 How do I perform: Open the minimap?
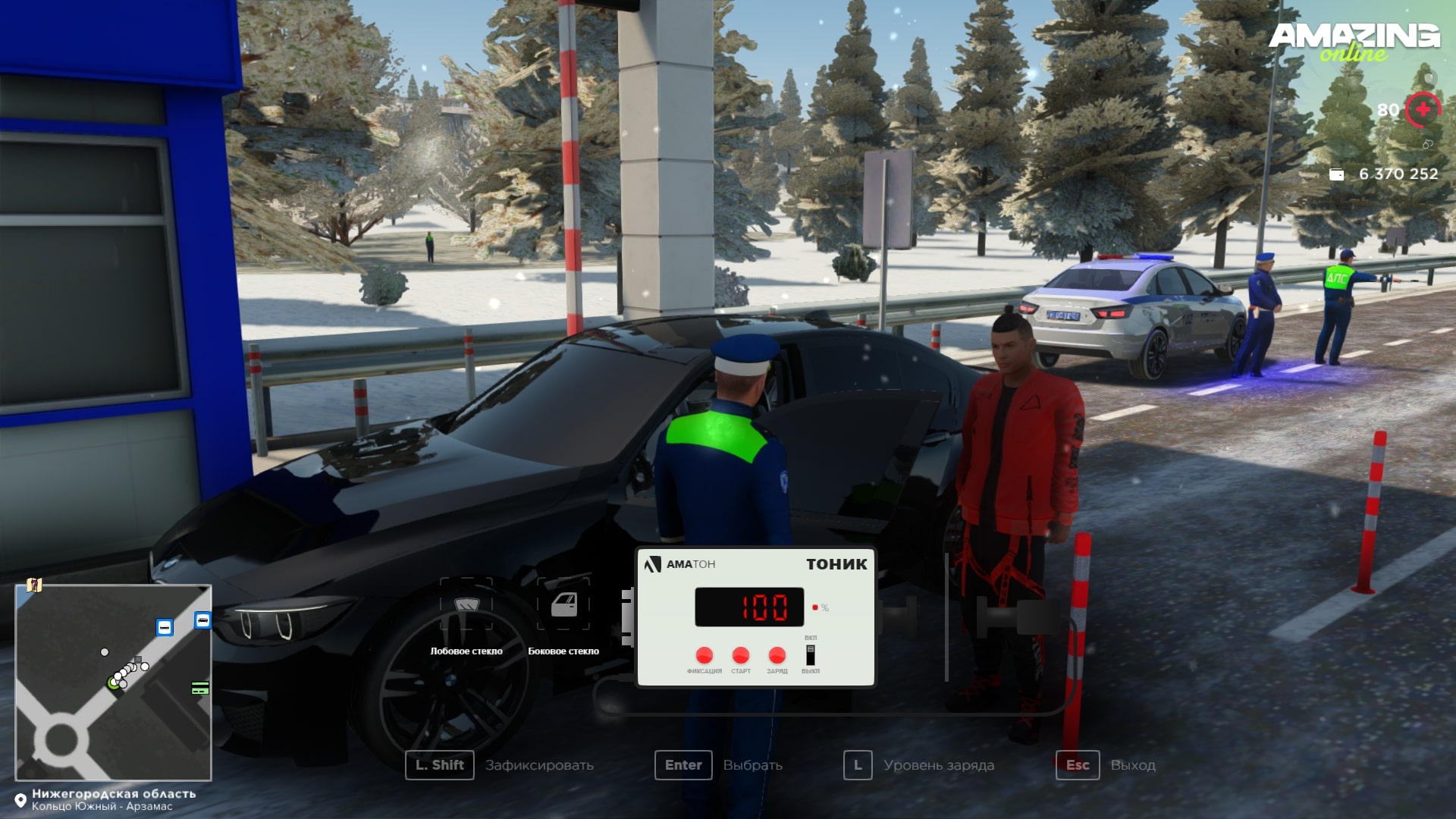(113, 682)
